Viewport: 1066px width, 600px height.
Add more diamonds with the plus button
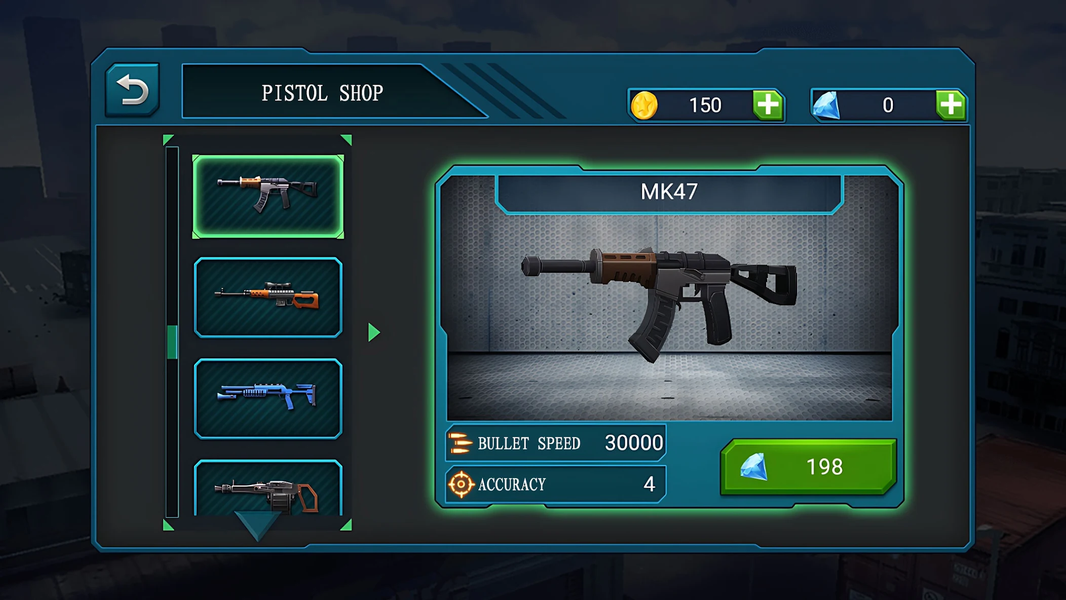950,105
